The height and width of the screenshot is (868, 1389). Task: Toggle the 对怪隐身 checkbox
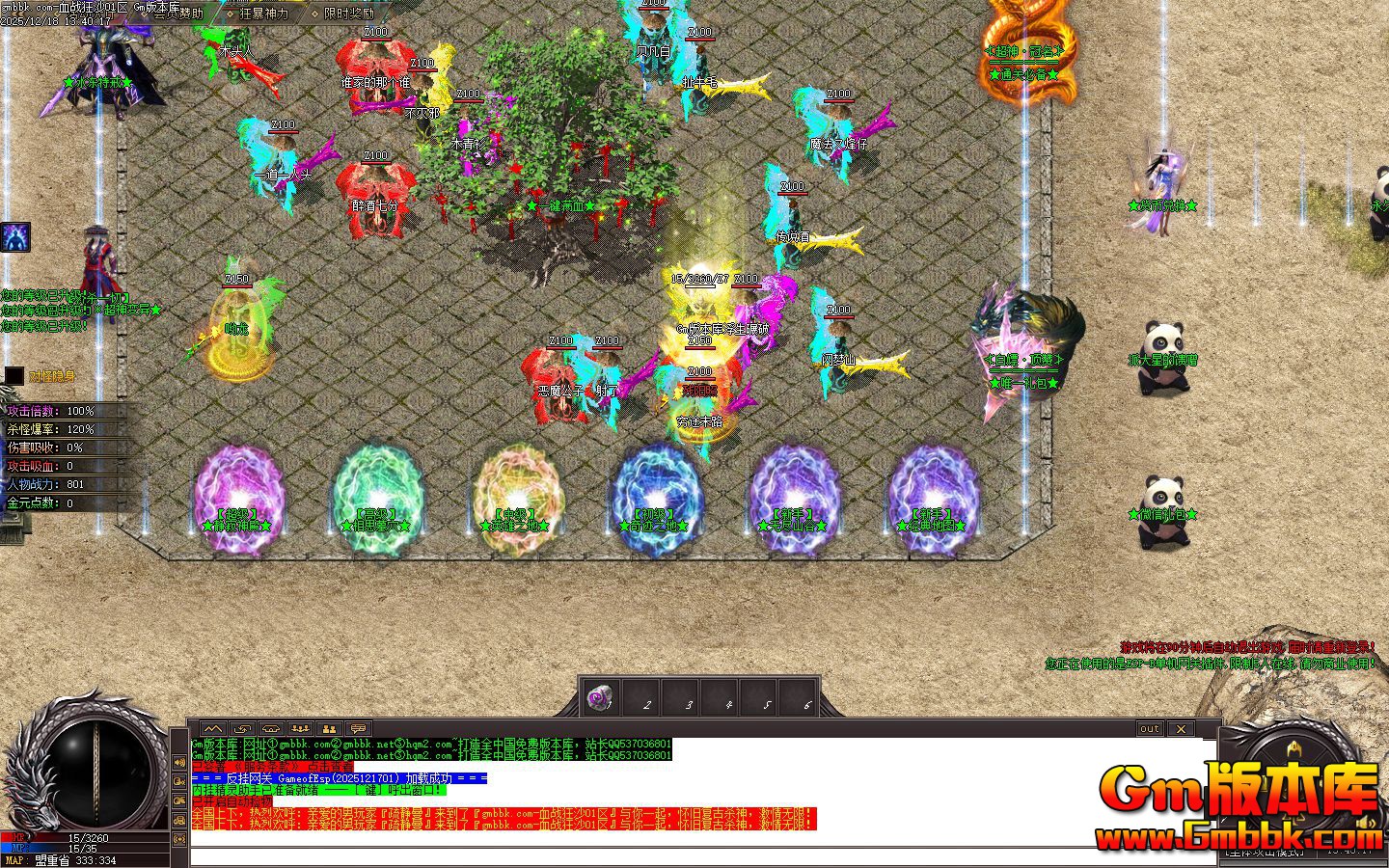[14, 376]
